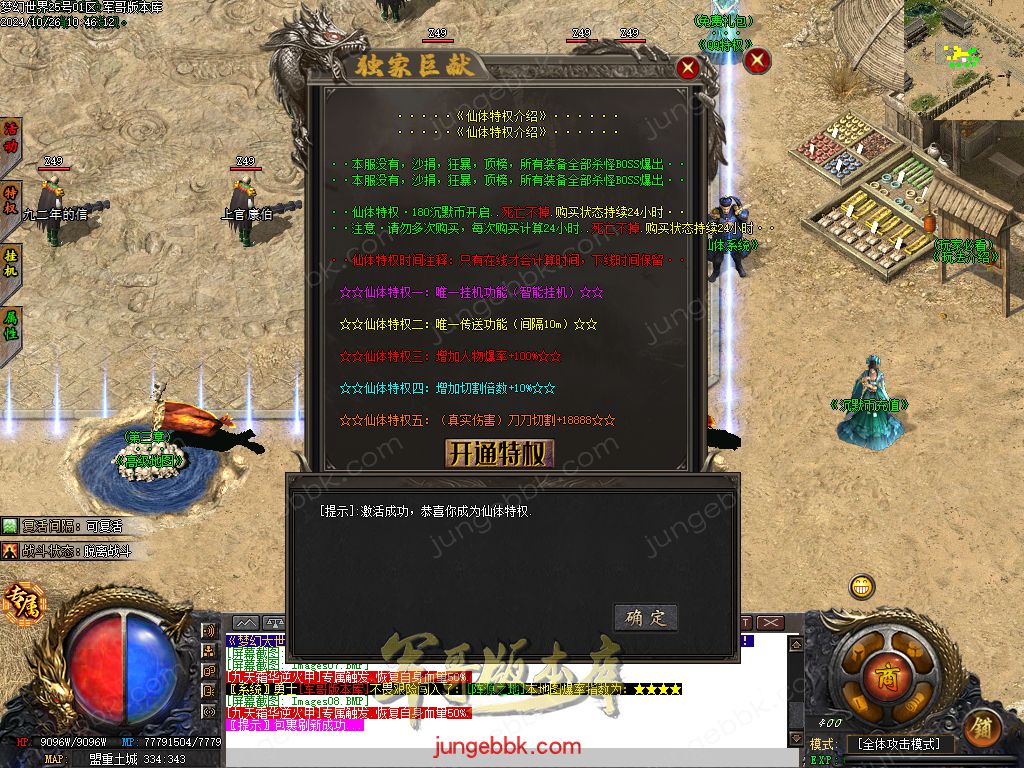Change the 全体攻击模式 attack mode
Viewport: 1024px width, 768px height.
(899, 744)
